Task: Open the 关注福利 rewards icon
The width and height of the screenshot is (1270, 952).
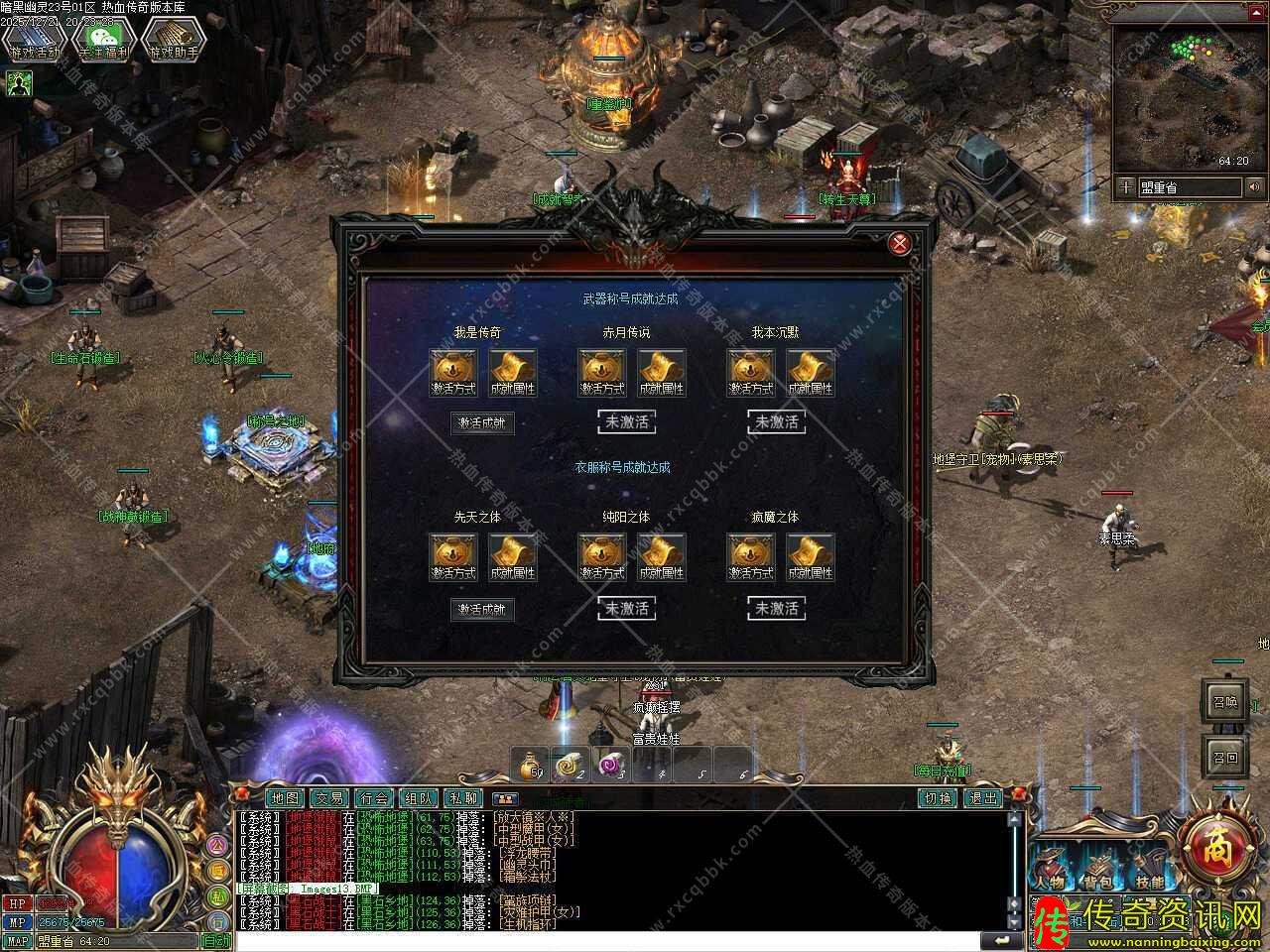Action: click(x=104, y=42)
